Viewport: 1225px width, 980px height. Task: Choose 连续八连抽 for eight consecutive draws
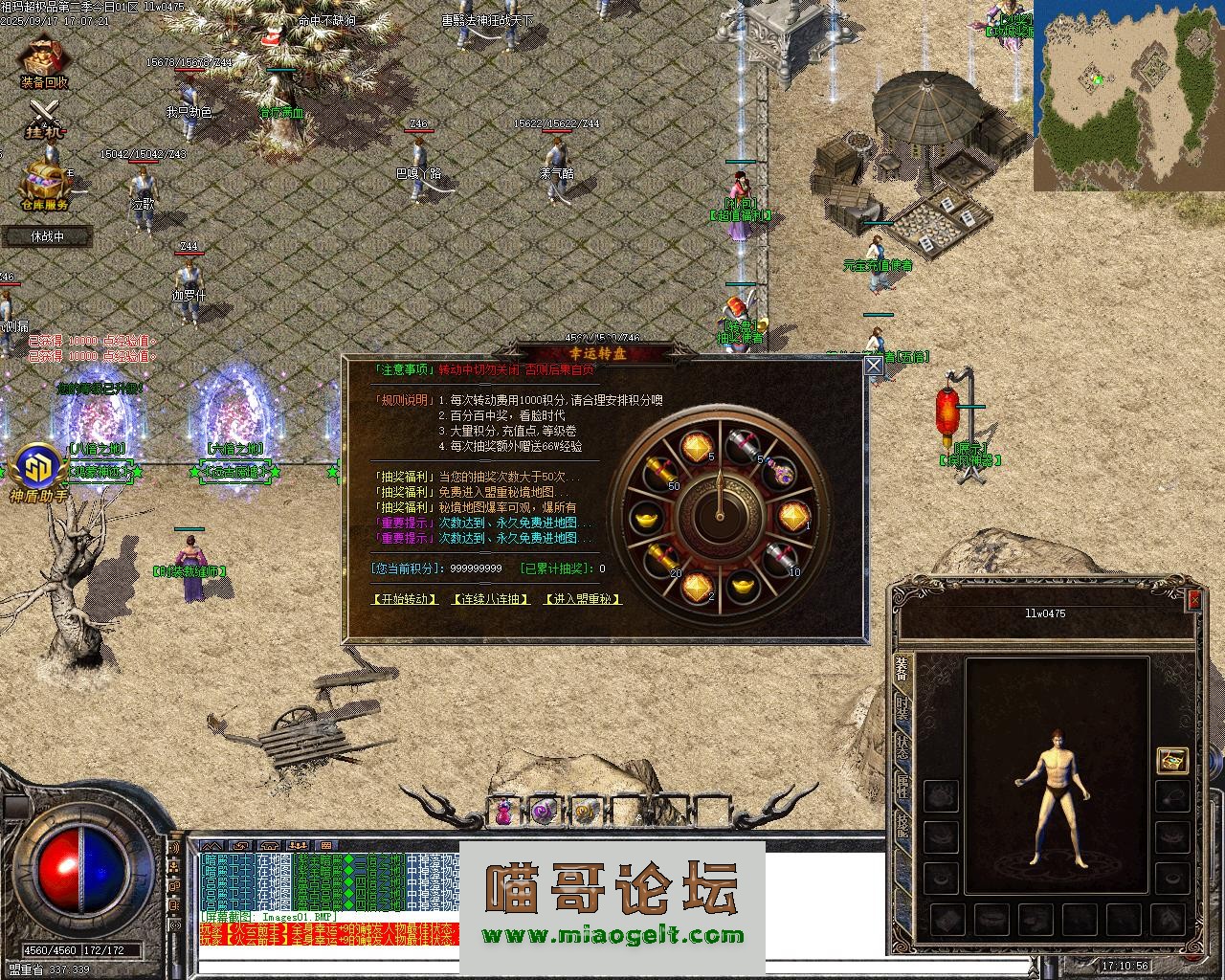click(x=491, y=599)
